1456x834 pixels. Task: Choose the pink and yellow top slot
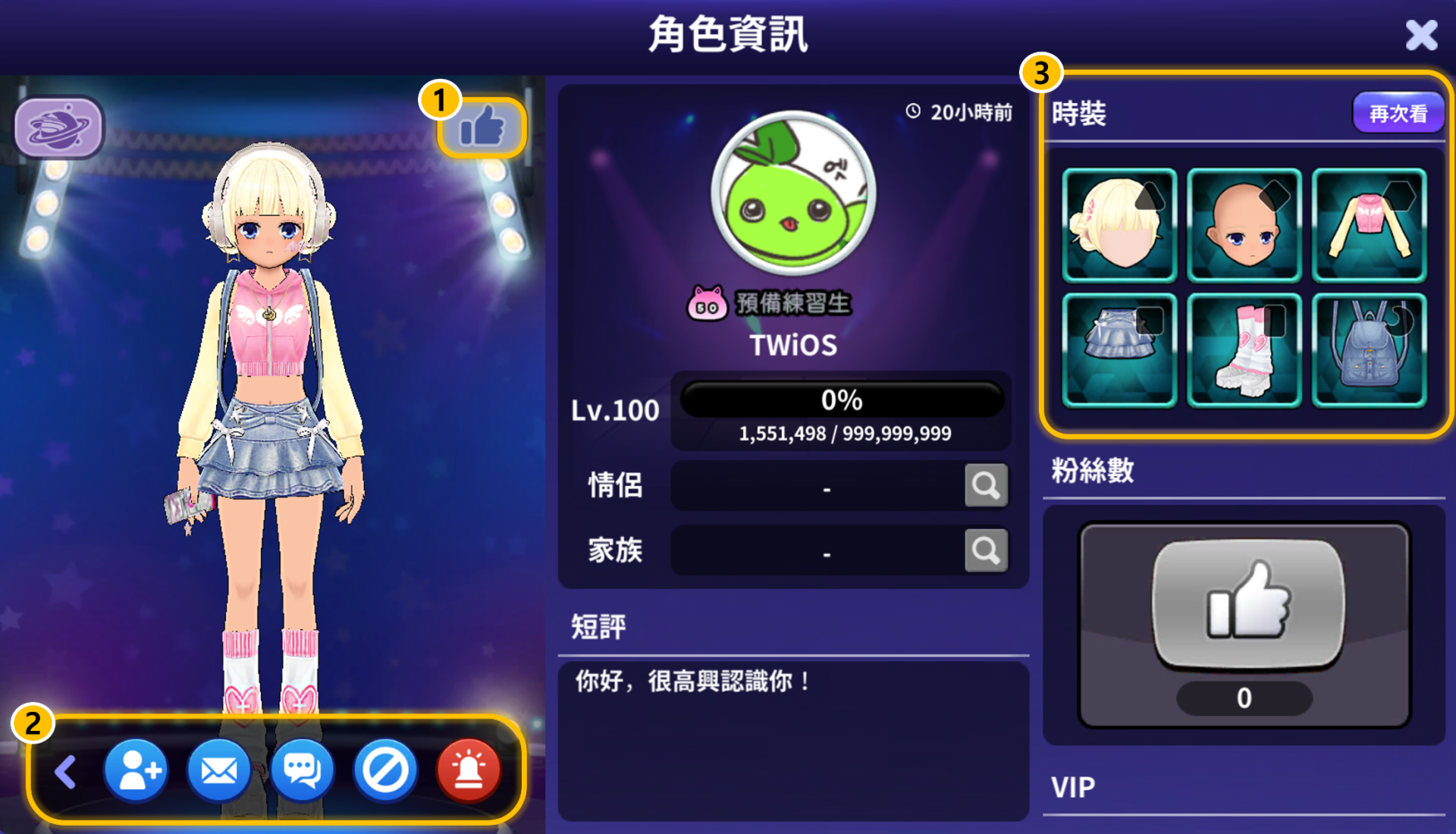[x=1370, y=225]
